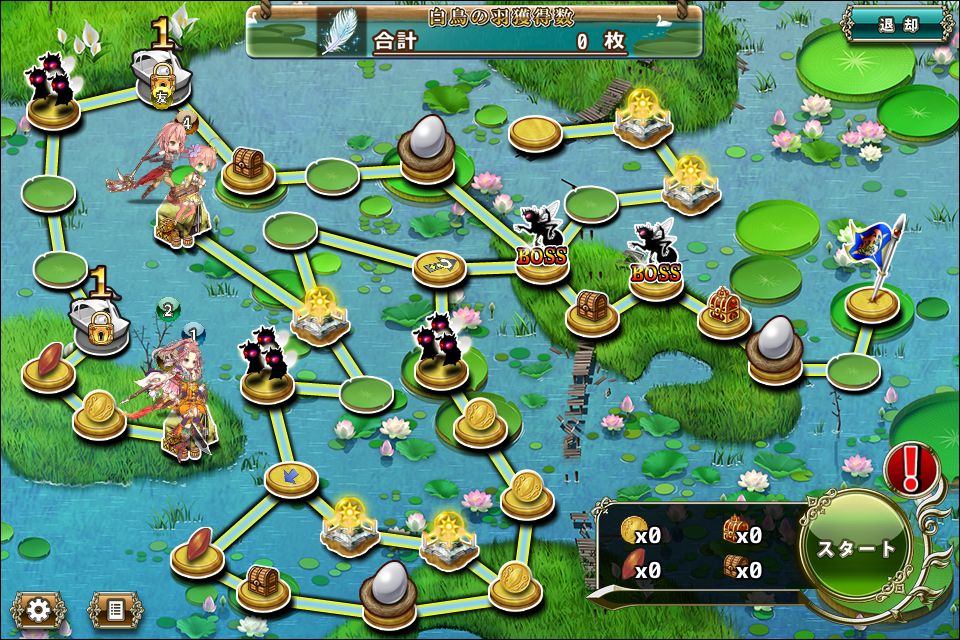Show the red exclamation alert
The image size is (960, 640).
point(910,466)
